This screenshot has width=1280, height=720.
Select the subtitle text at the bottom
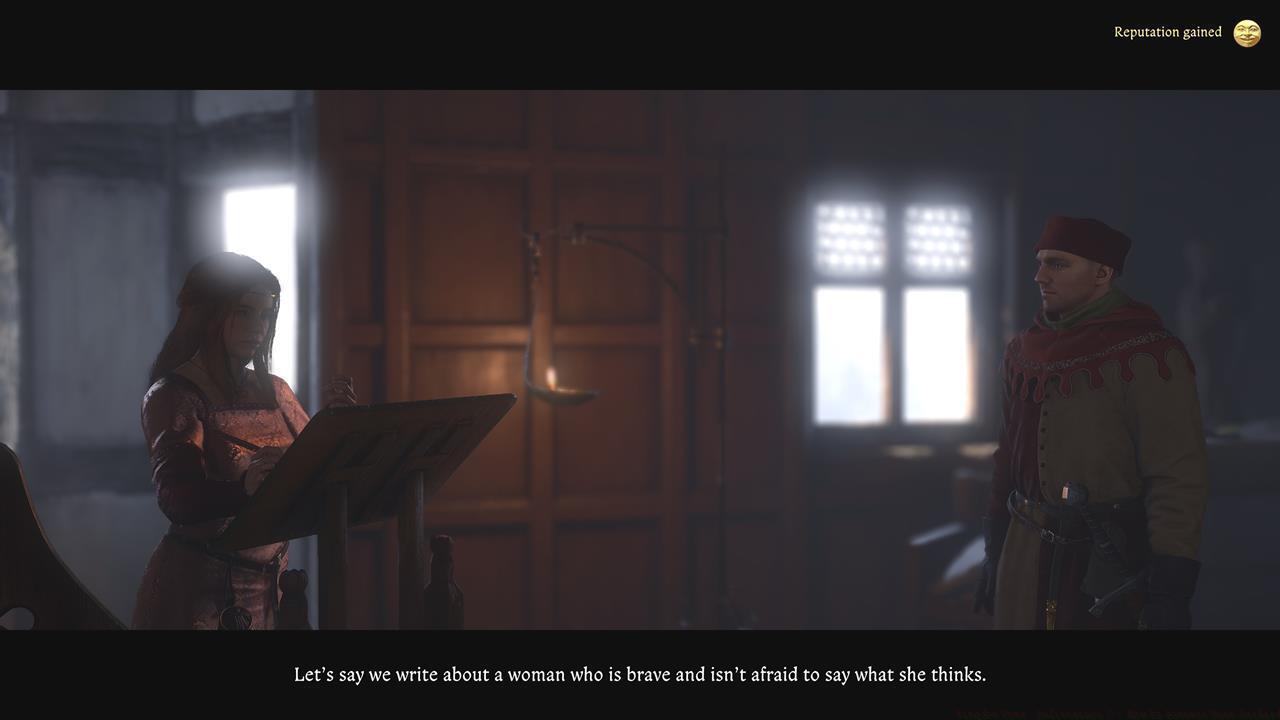pyautogui.click(x=640, y=672)
